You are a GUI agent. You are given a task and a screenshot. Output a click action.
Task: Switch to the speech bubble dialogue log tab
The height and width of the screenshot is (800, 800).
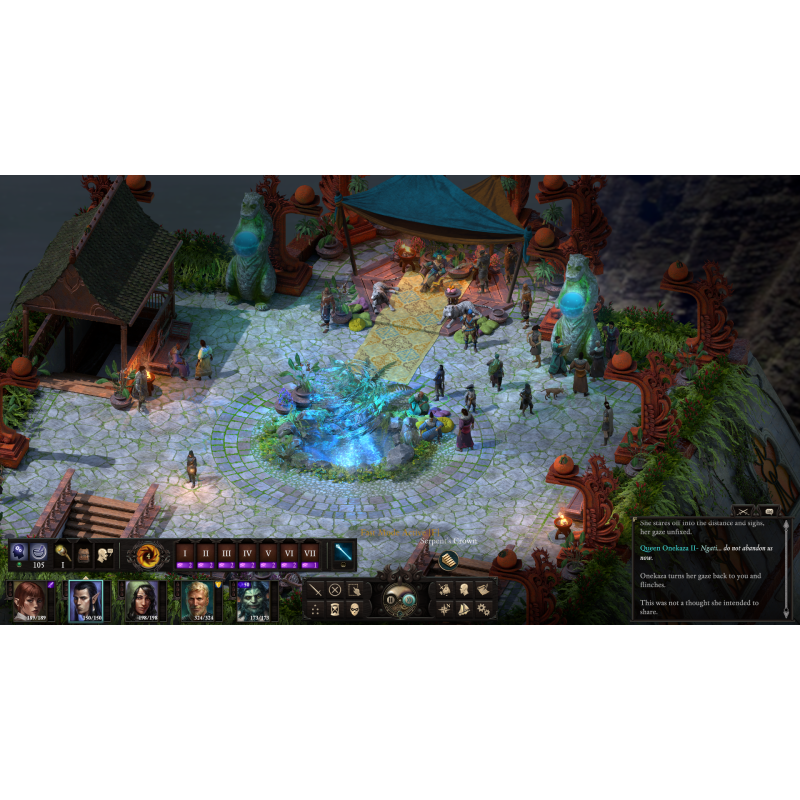[x=768, y=511]
